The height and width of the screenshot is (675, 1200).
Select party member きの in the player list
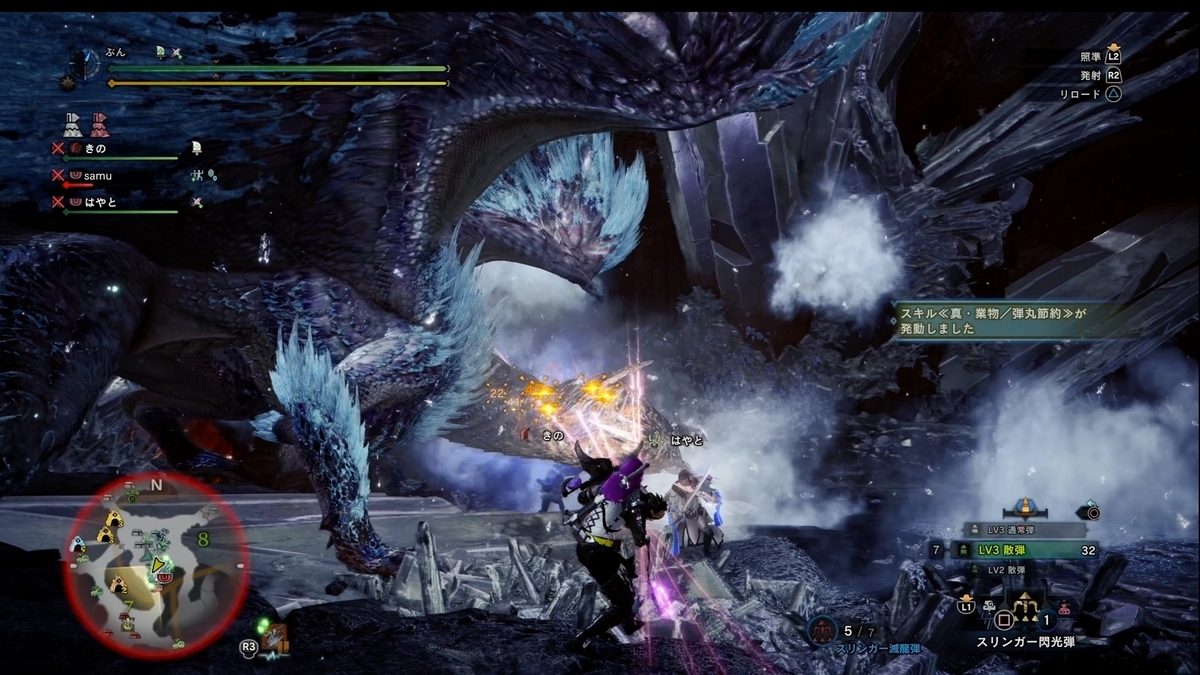click(x=95, y=148)
